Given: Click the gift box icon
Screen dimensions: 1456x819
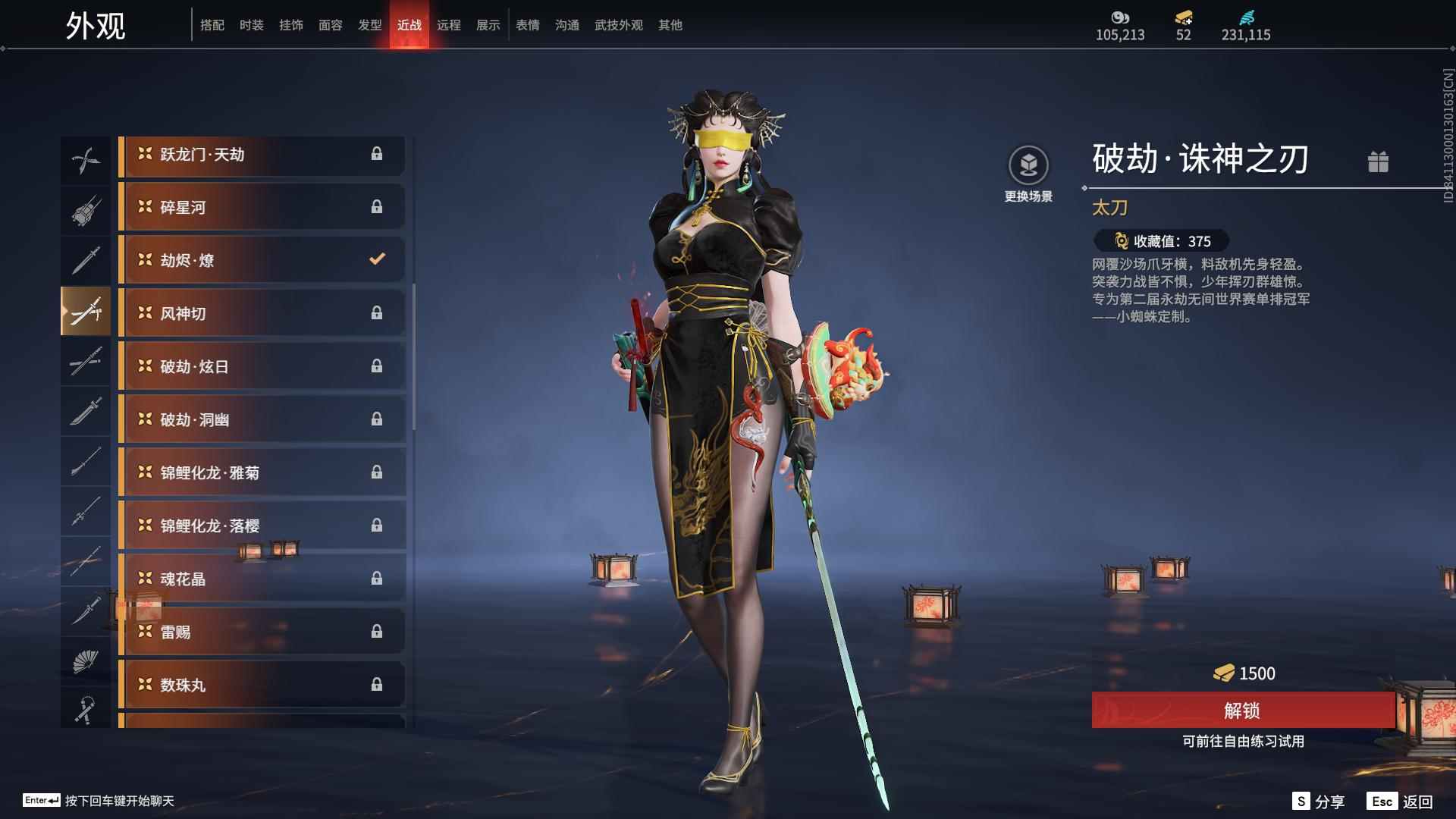Looking at the screenshot, I should click(x=1378, y=162).
